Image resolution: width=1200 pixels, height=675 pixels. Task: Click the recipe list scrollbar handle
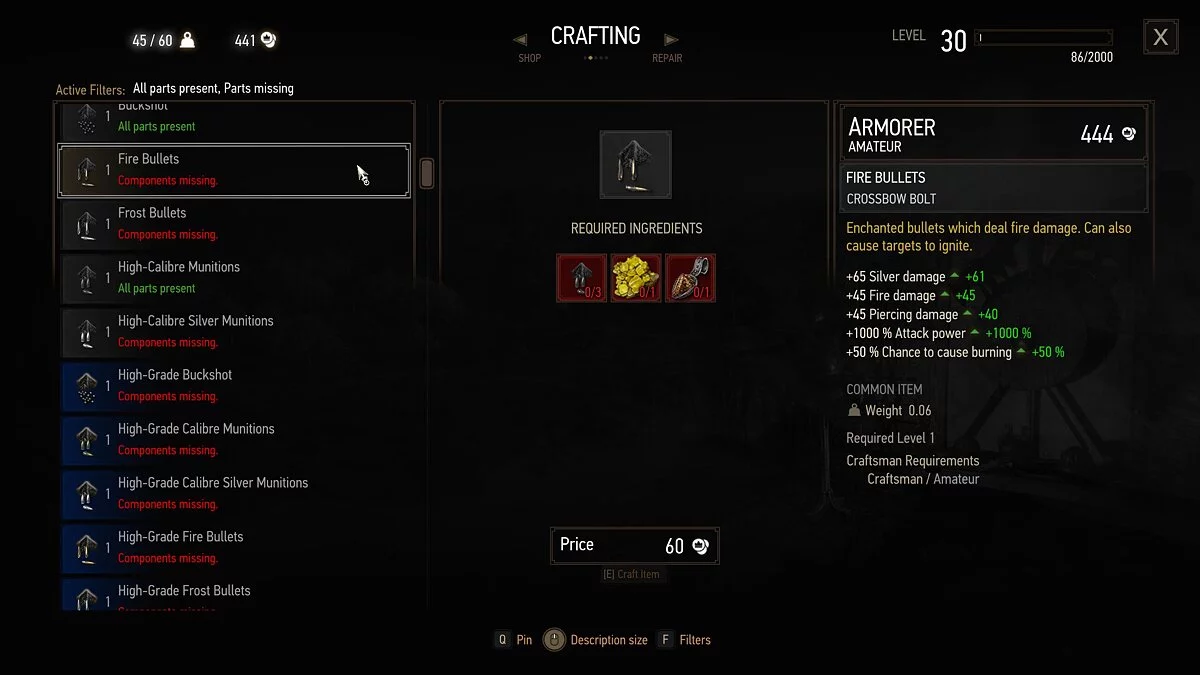pyautogui.click(x=427, y=173)
